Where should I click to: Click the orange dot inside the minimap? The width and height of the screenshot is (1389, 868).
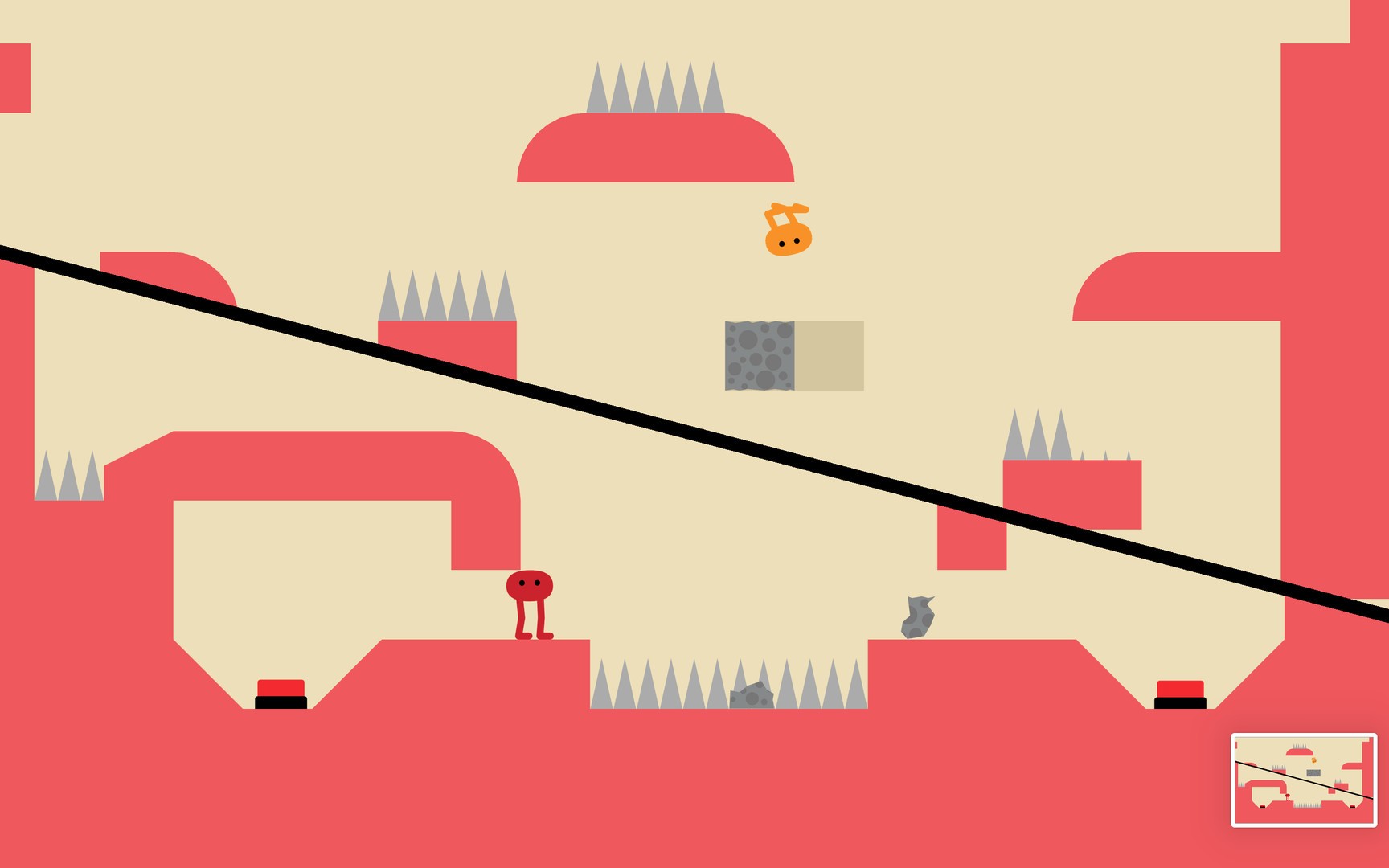point(1313,760)
